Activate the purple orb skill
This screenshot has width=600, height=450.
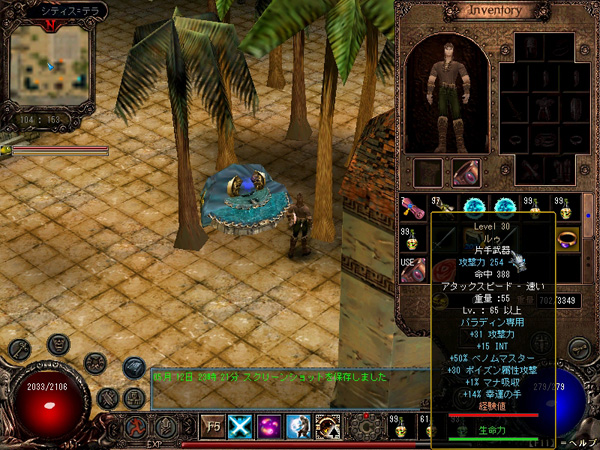[x=269, y=425]
